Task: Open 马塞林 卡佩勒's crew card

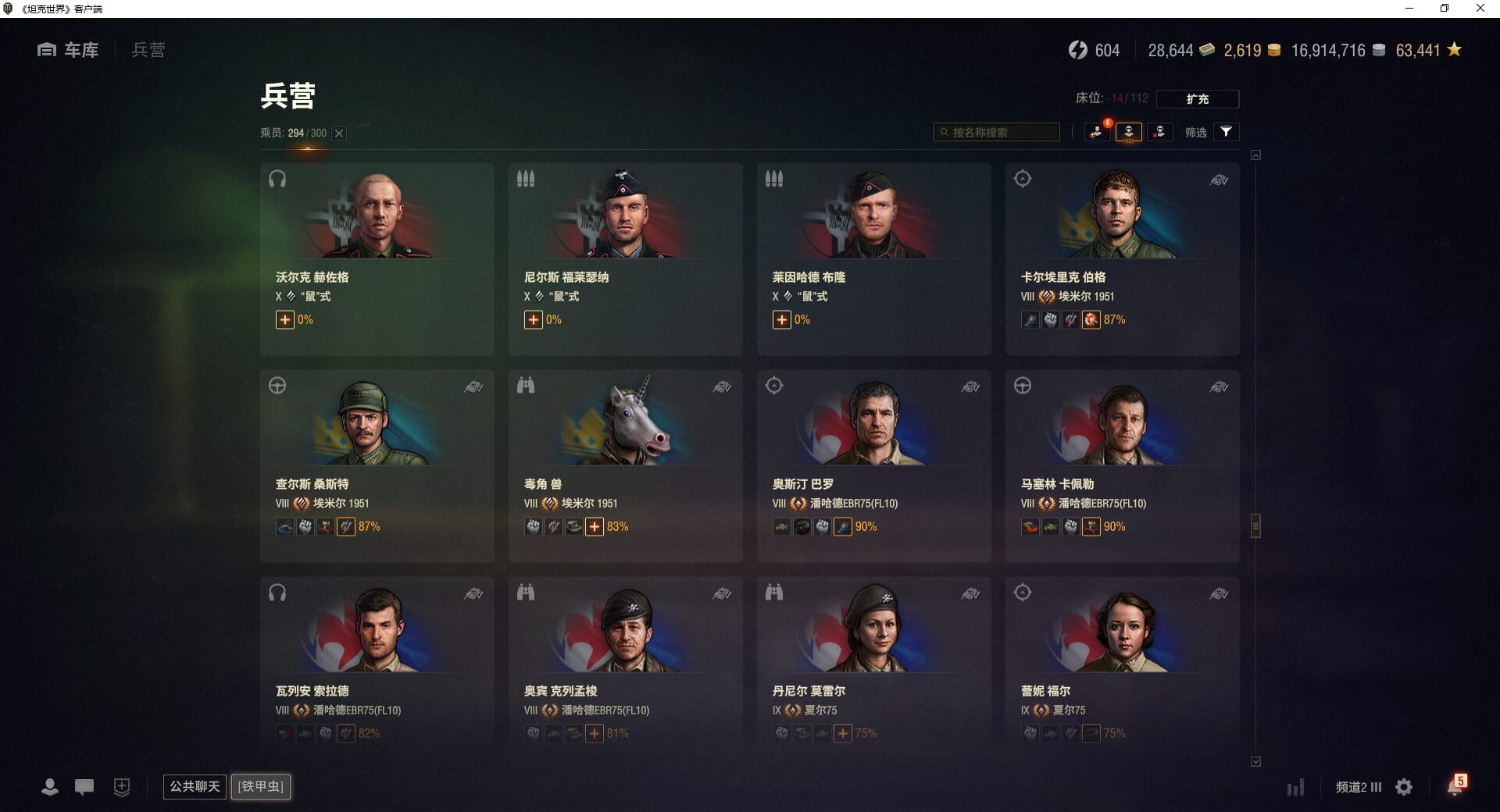Action: pos(1122,465)
